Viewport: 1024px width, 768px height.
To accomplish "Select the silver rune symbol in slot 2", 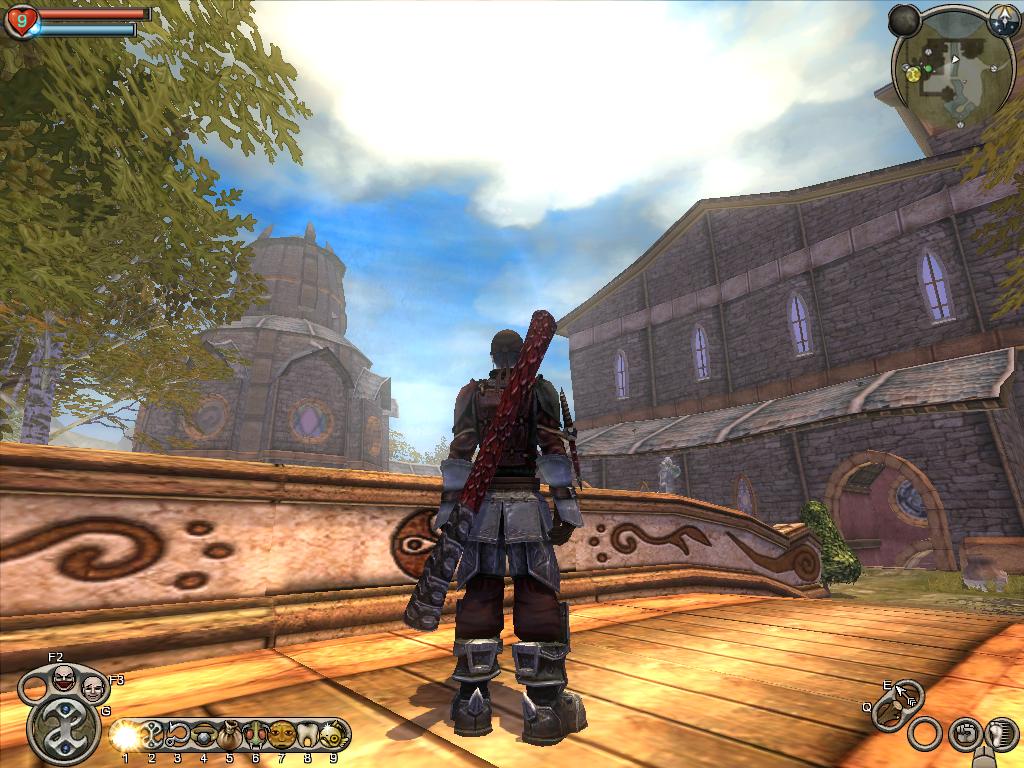I will (152, 736).
